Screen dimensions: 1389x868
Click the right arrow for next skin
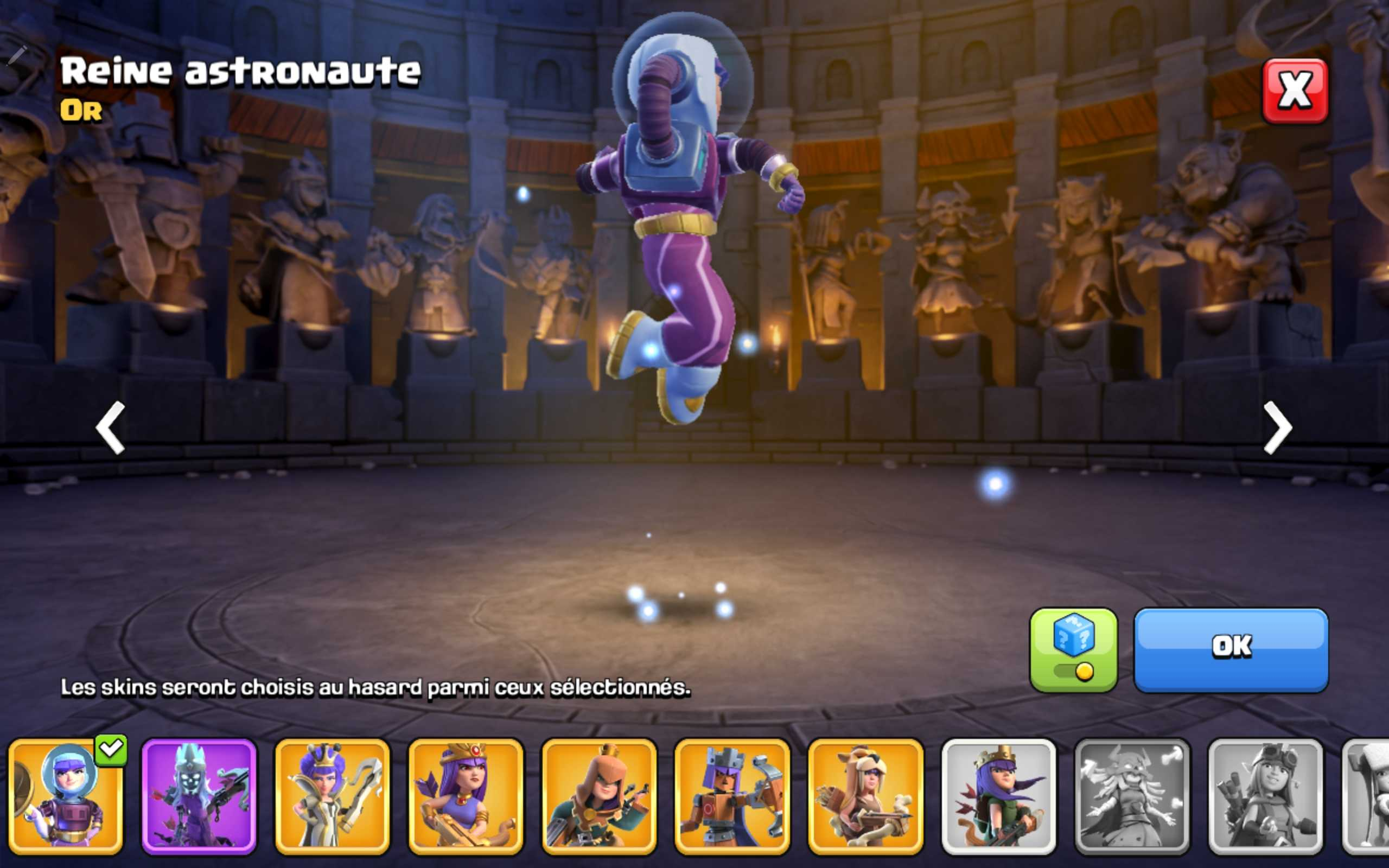(x=1278, y=427)
